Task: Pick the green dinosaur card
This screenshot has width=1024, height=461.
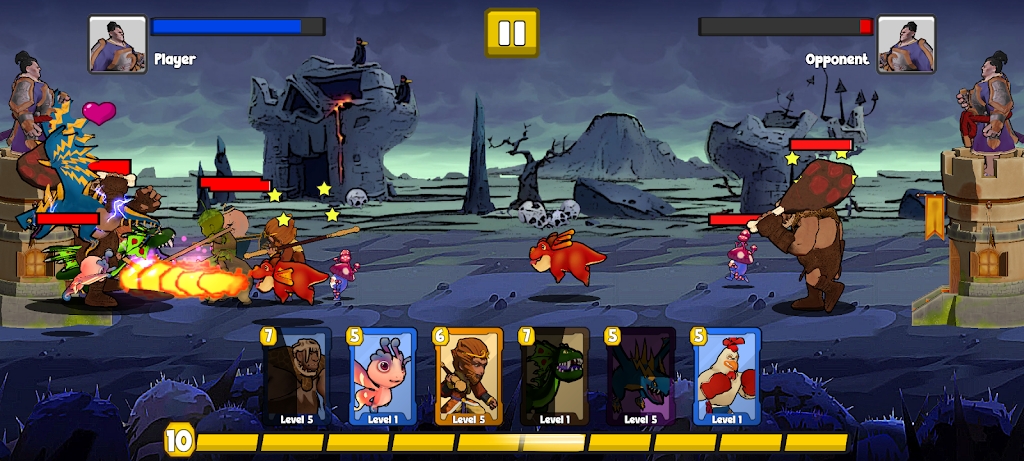Action: 554,378
